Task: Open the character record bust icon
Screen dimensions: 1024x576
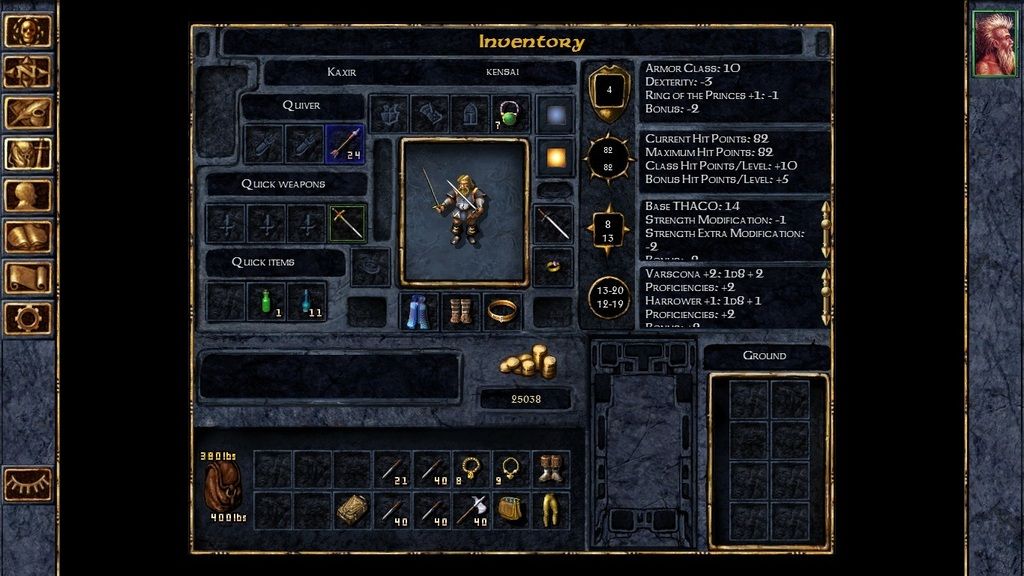Action: [28, 195]
